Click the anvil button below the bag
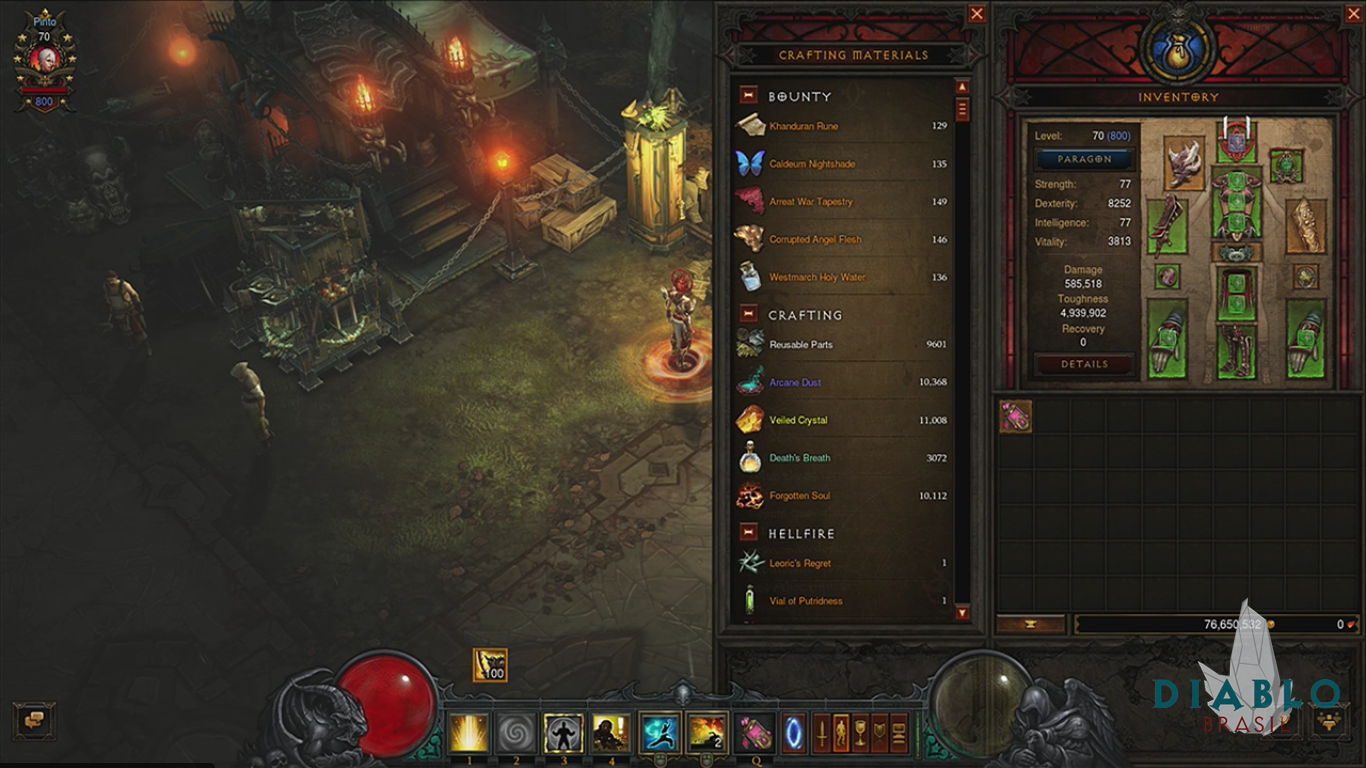The image size is (1366, 768). tap(1030, 625)
